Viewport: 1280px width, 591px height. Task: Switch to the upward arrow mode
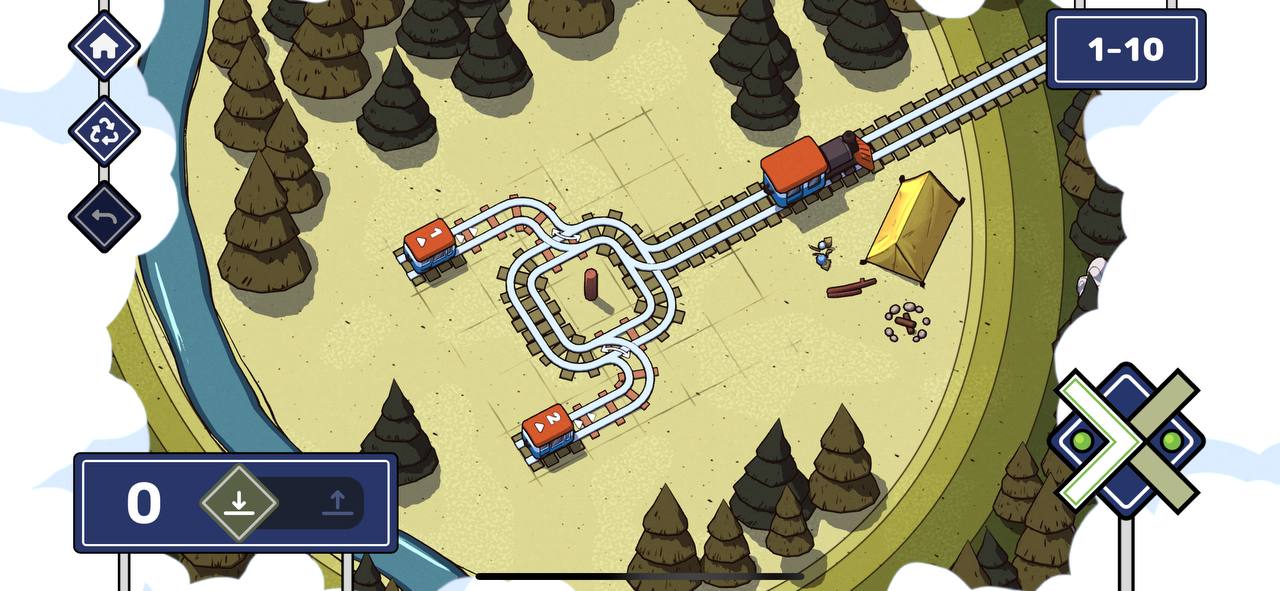[x=337, y=502]
